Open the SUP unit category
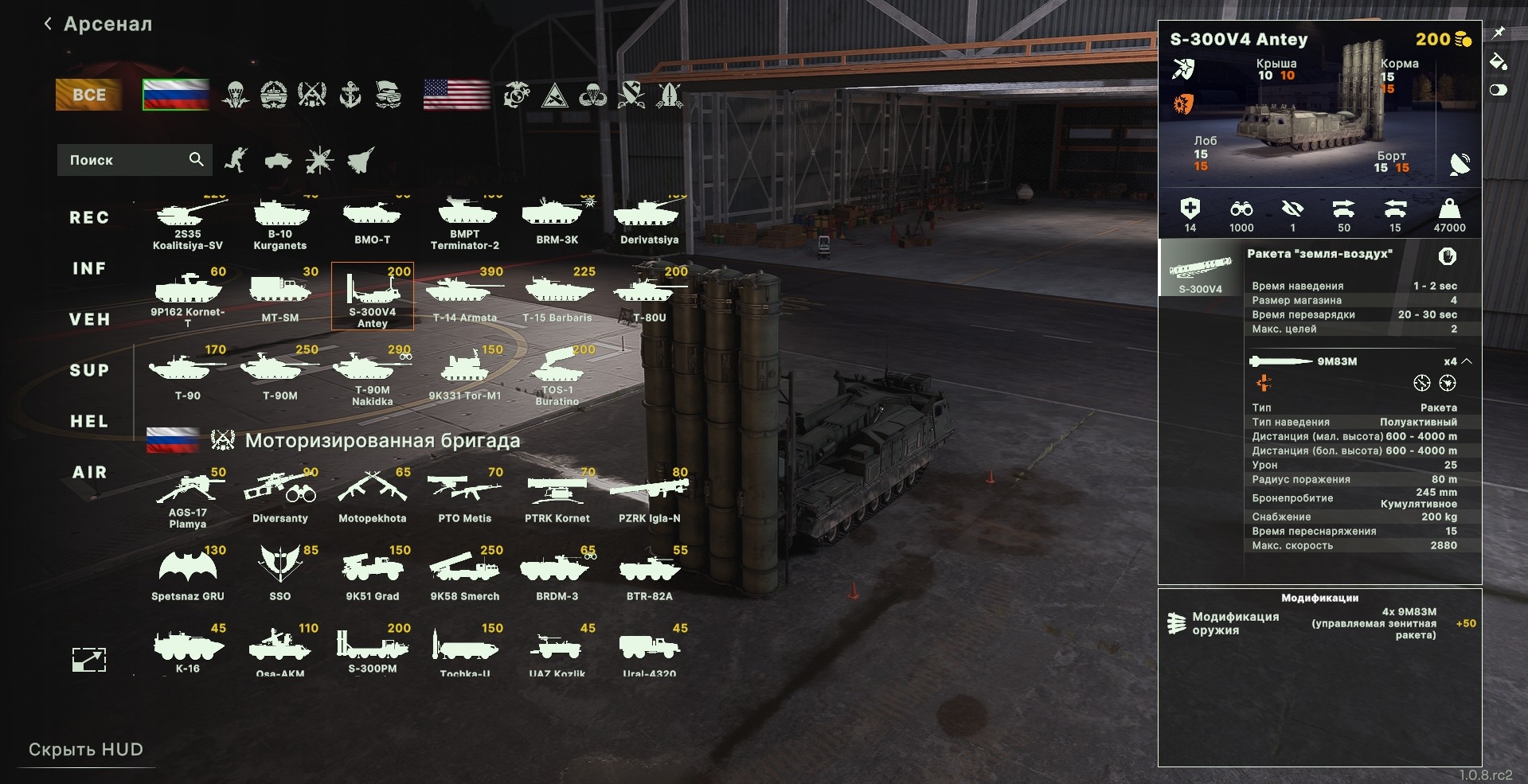Screen dimensions: 1528x784 pos(89,370)
